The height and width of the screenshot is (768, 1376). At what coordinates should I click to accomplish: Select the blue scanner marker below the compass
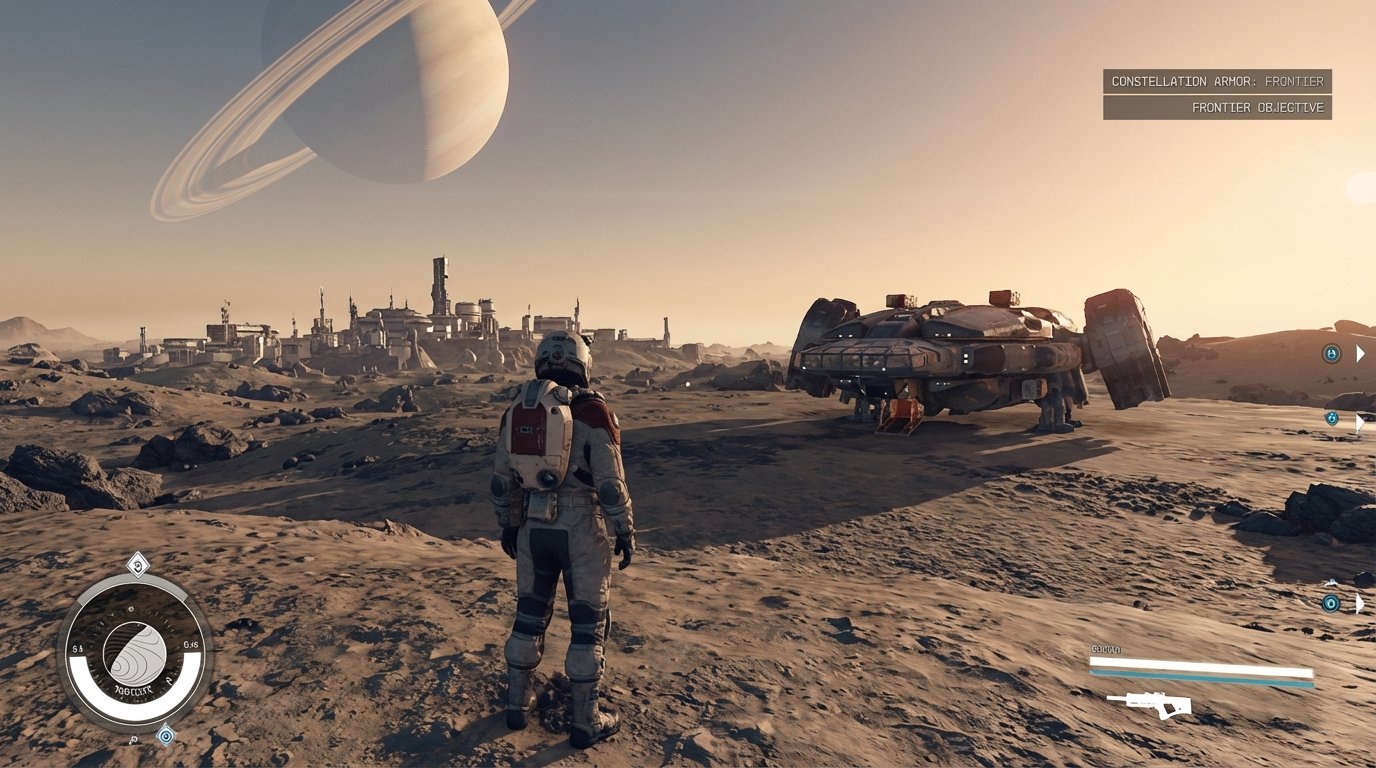(x=166, y=737)
